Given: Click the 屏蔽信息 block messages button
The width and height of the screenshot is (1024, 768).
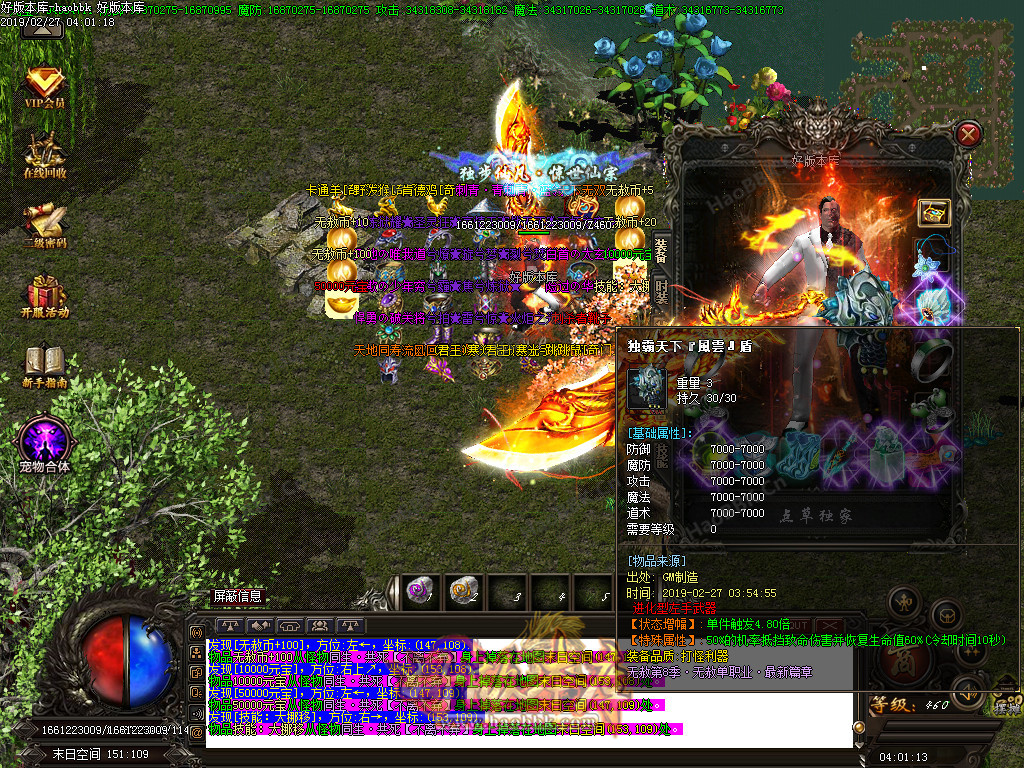Looking at the screenshot, I should (238, 597).
